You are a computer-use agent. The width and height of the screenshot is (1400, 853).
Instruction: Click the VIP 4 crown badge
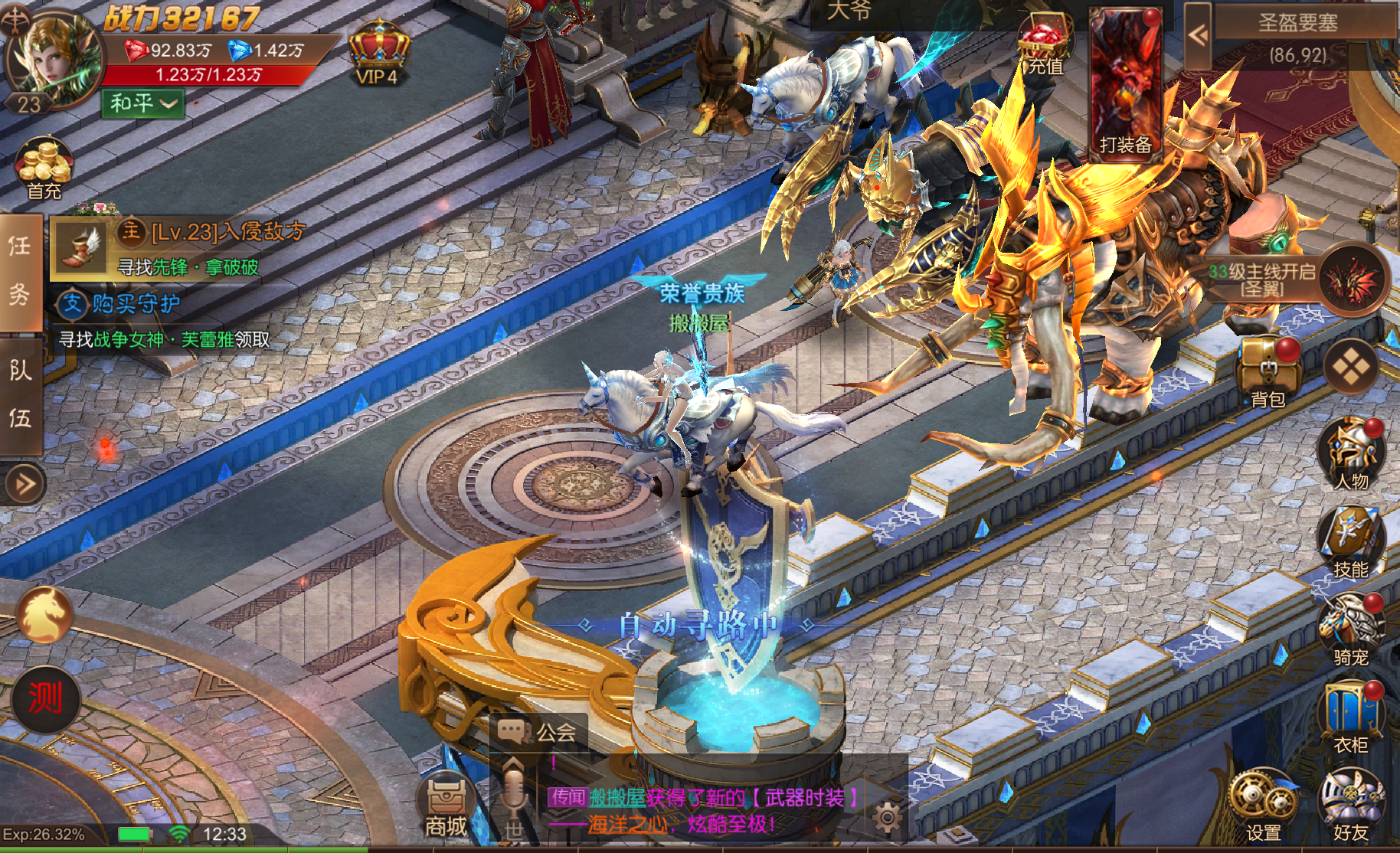point(378,52)
